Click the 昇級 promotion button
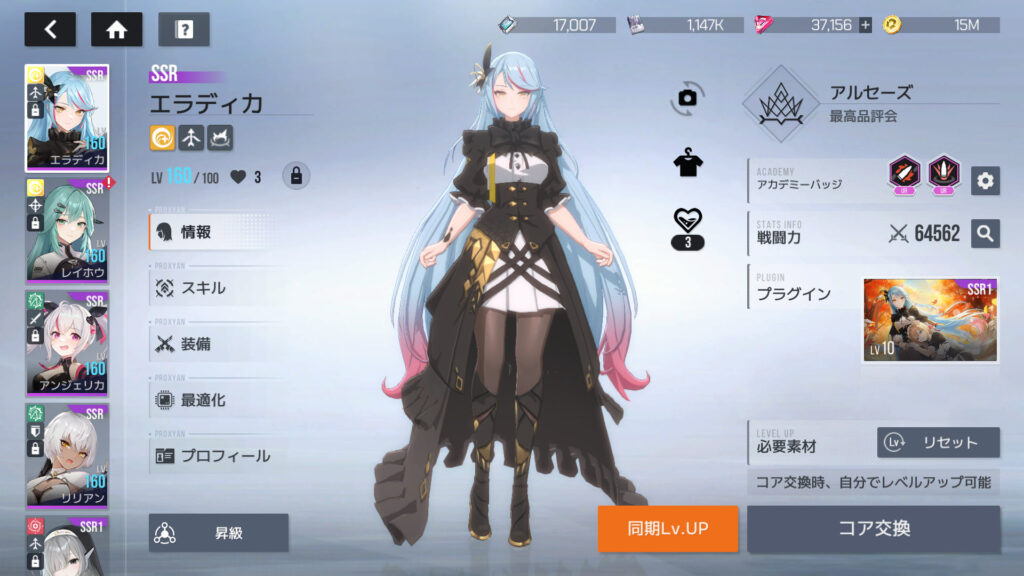 [219, 533]
